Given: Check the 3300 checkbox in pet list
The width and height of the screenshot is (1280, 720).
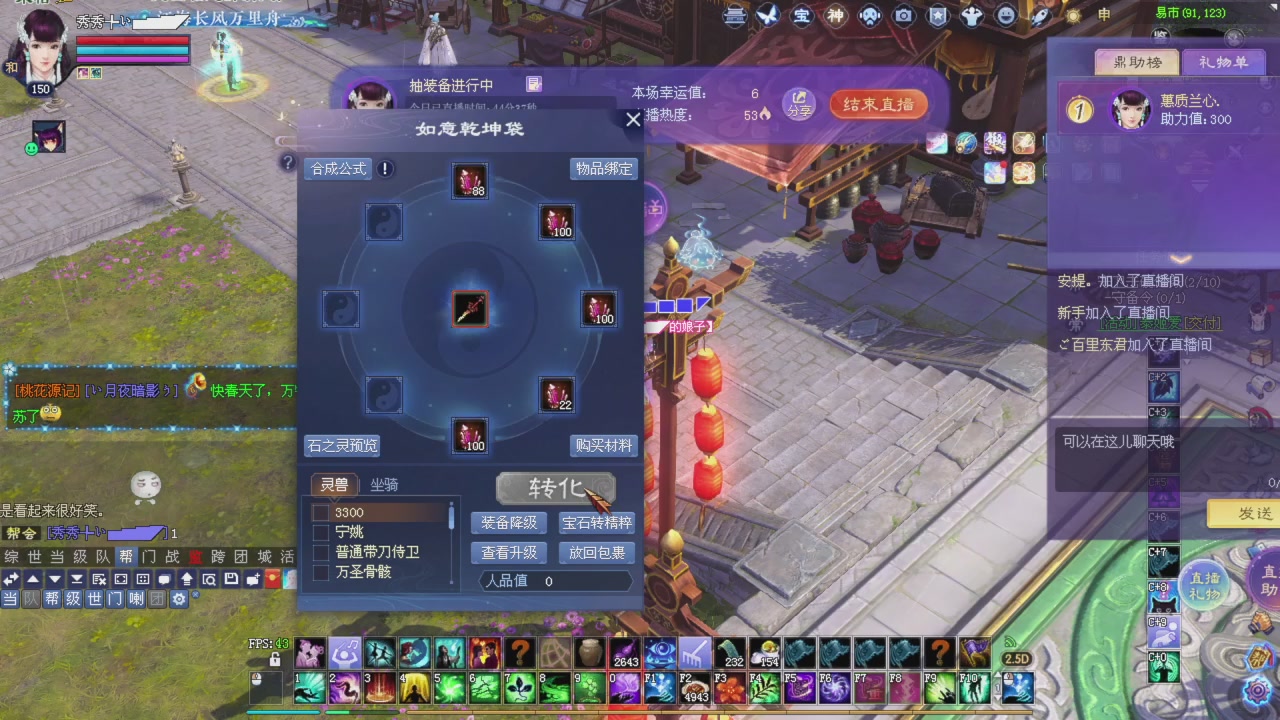Looking at the screenshot, I should pos(321,512).
